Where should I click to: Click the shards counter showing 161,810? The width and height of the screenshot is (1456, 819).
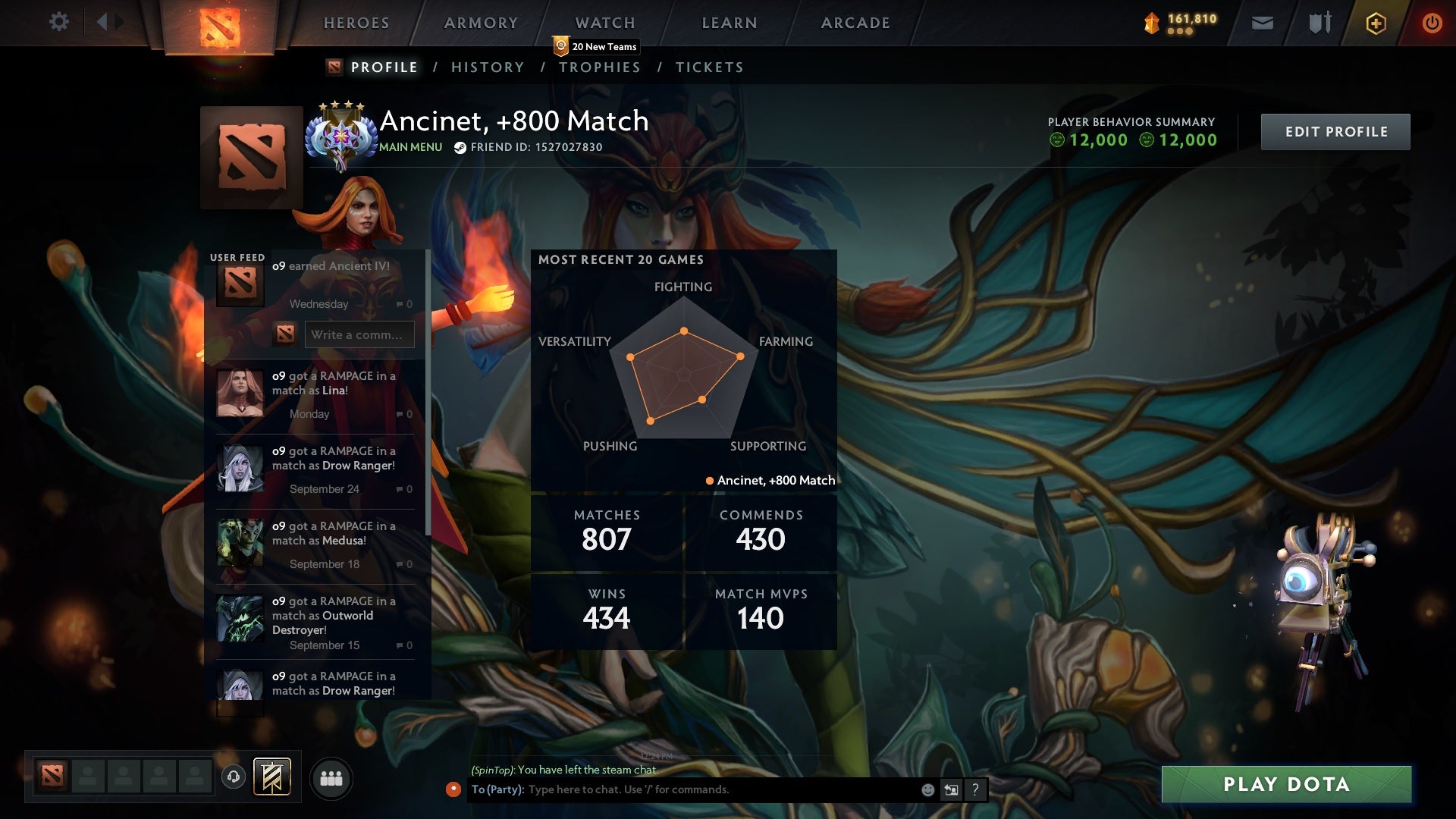click(x=1179, y=21)
